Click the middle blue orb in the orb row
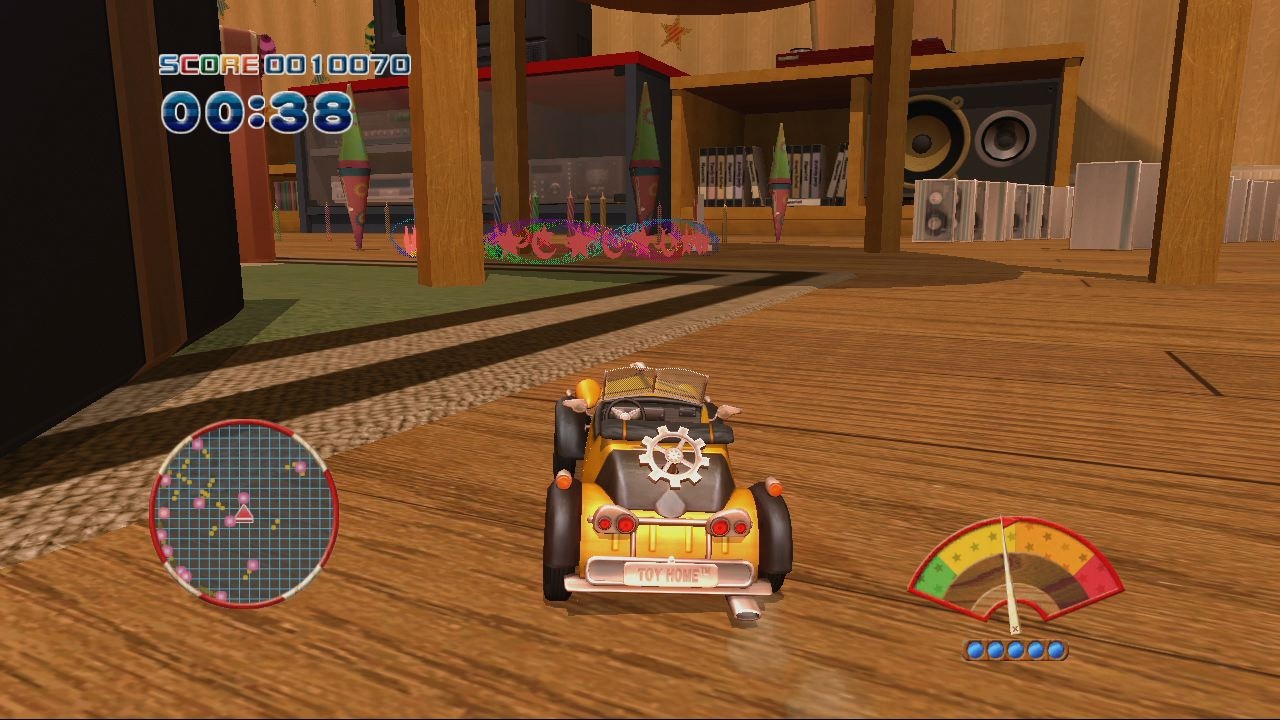Screen dimensions: 1280x720 pyautogui.click(x=1015, y=649)
